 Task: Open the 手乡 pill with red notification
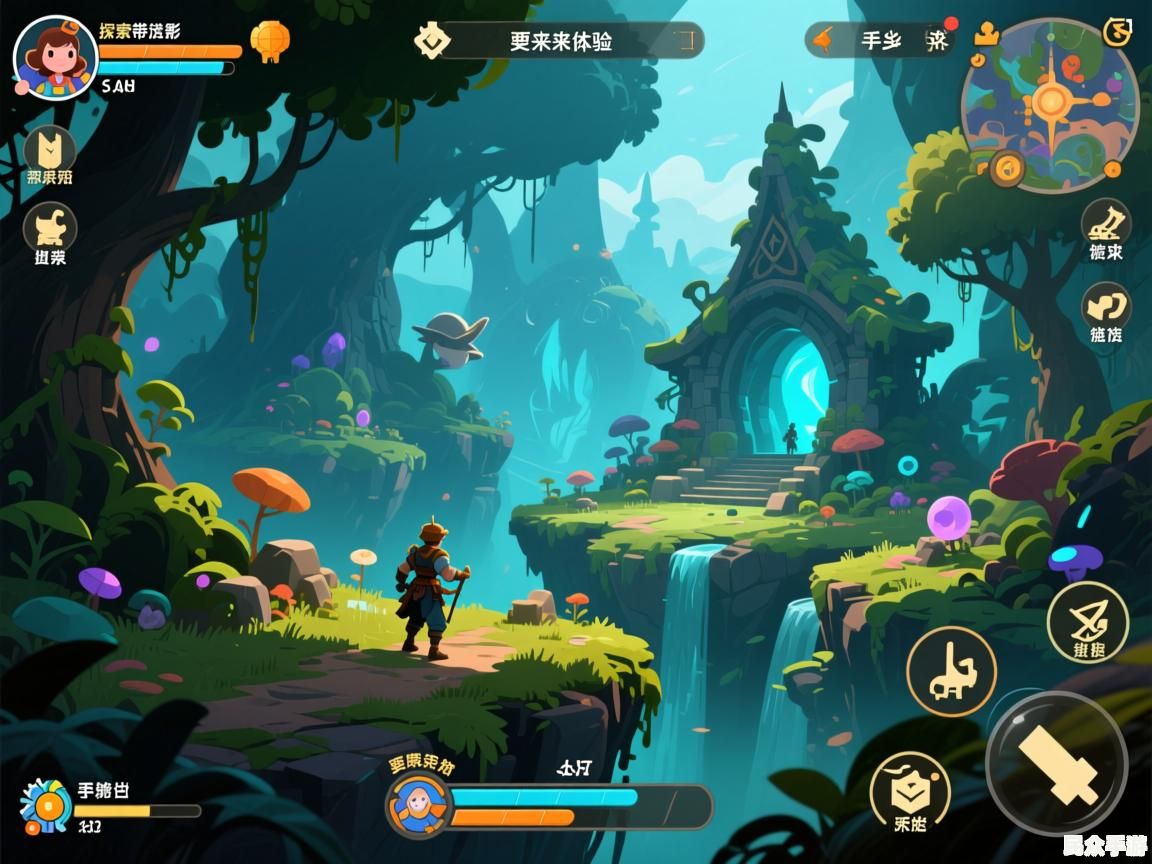tap(880, 40)
